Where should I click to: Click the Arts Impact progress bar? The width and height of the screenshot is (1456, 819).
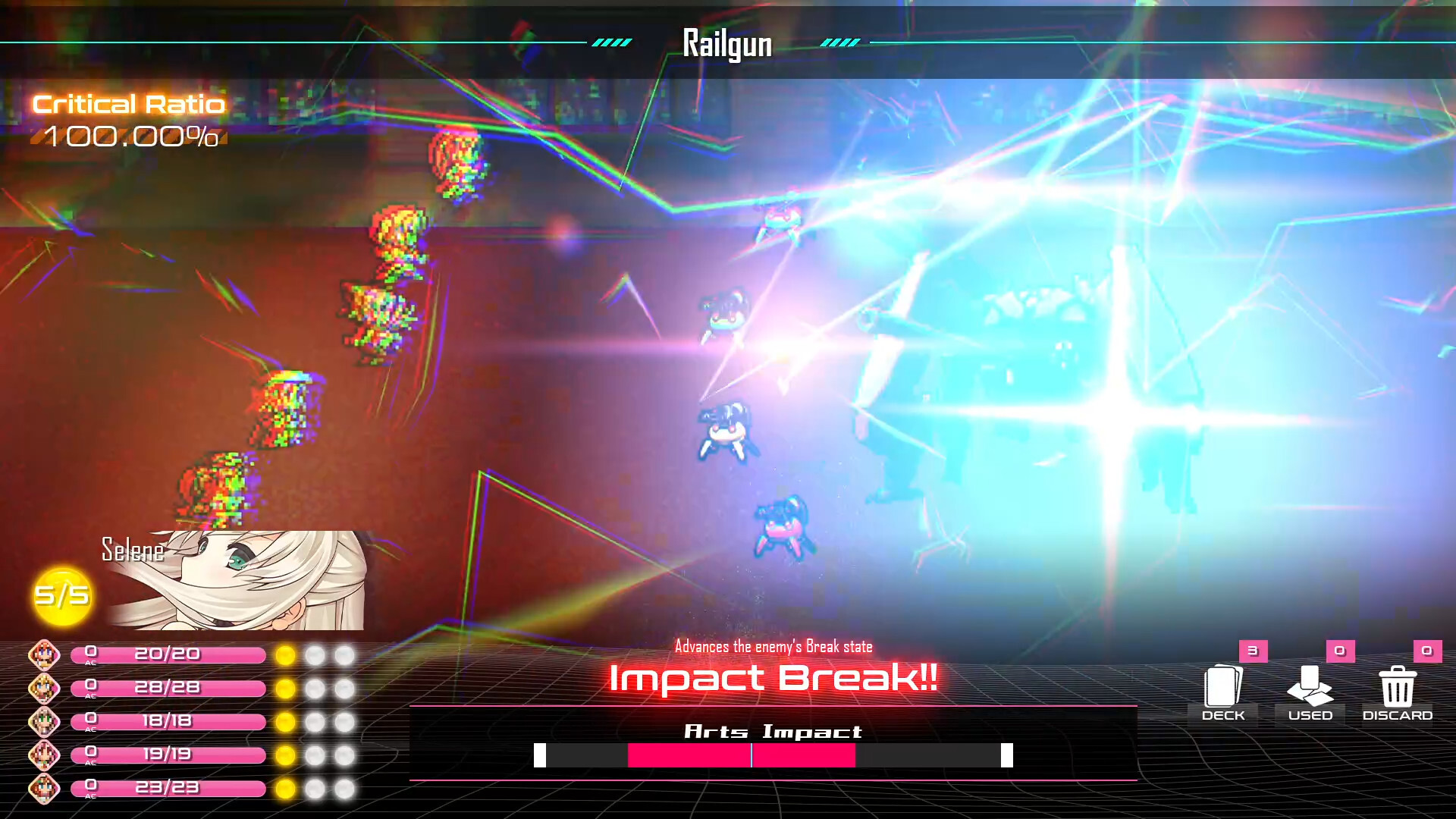(x=773, y=755)
